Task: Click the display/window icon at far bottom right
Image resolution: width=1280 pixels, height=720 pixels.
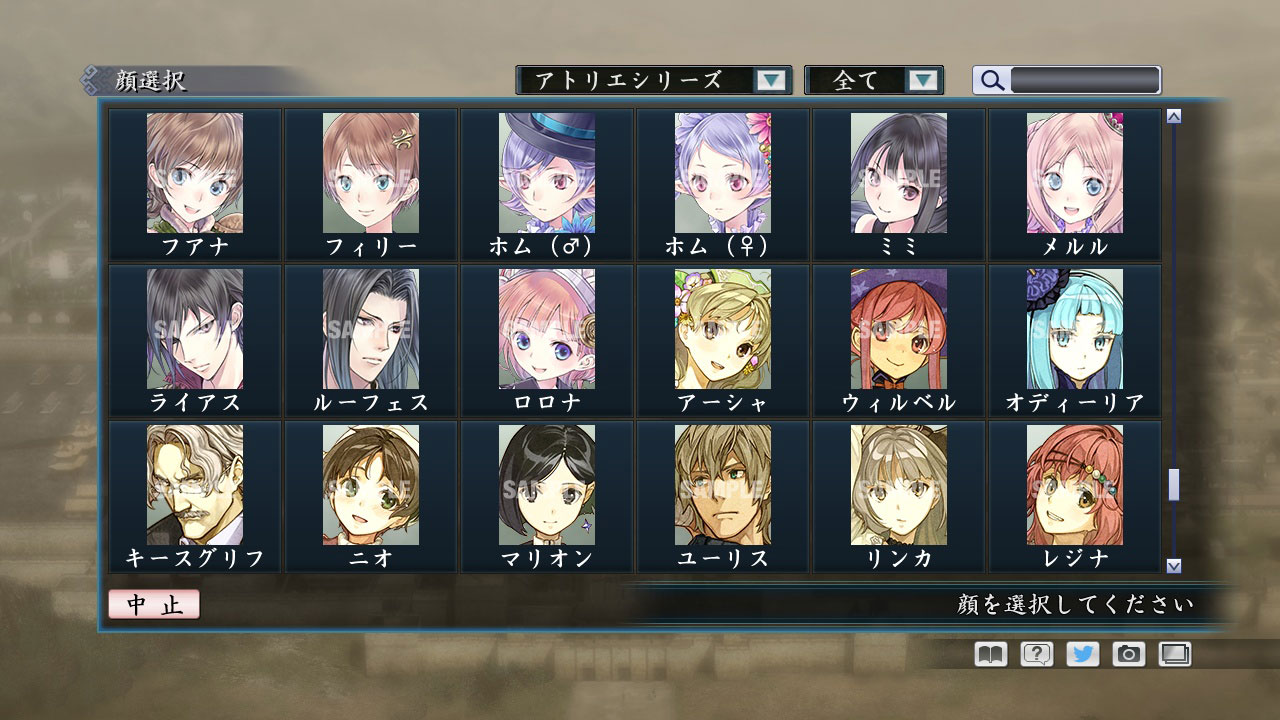Action: tap(1173, 654)
